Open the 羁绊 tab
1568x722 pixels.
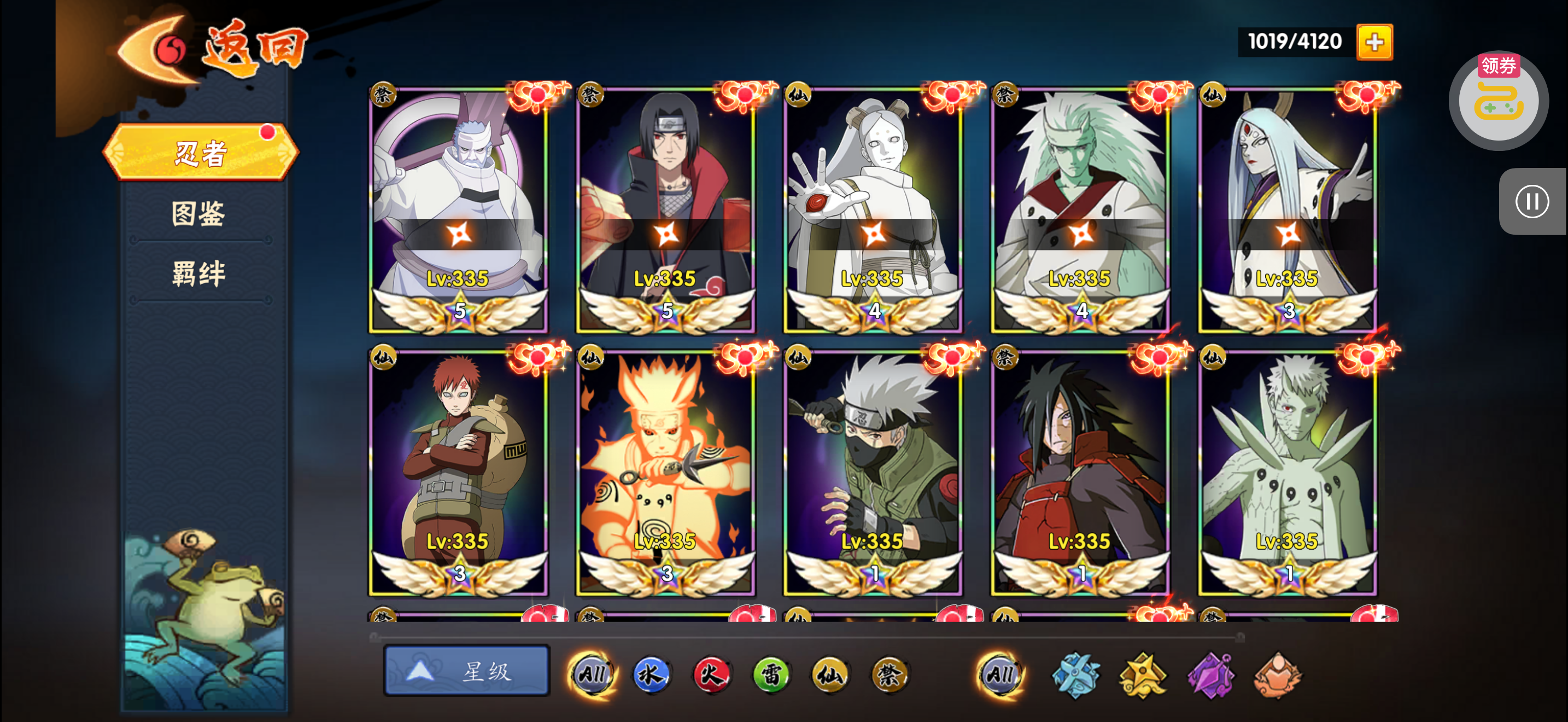click(x=199, y=273)
